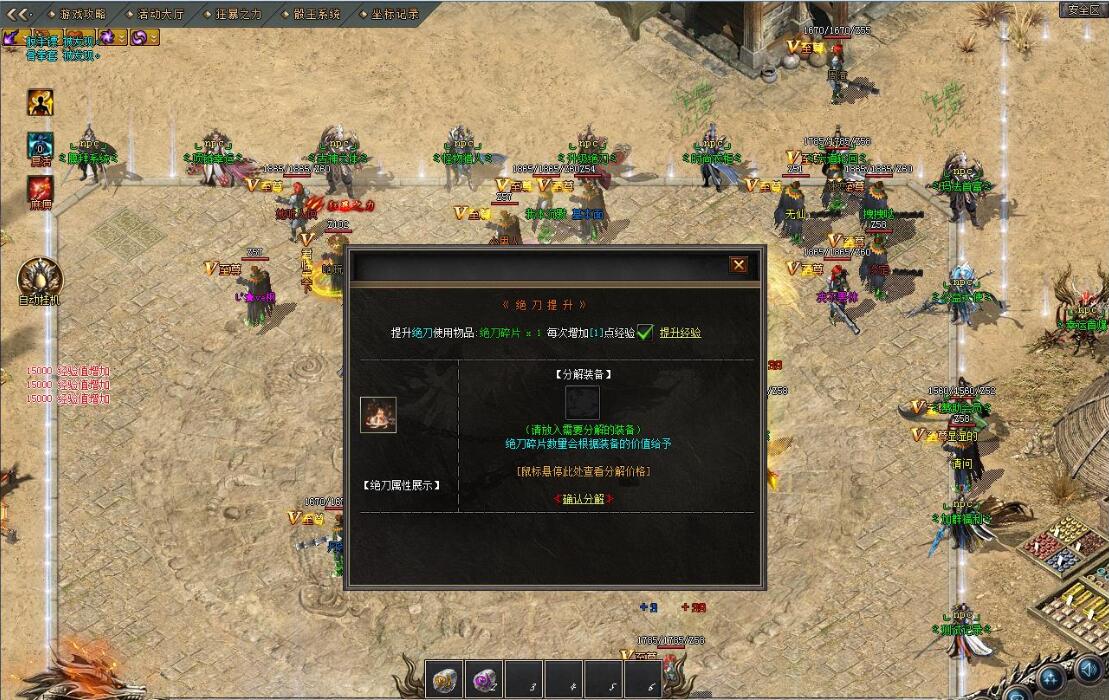Click the 复活 blue revive icon
The height and width of the screenshot is (700, 1109).
click(x=40, y=145)
